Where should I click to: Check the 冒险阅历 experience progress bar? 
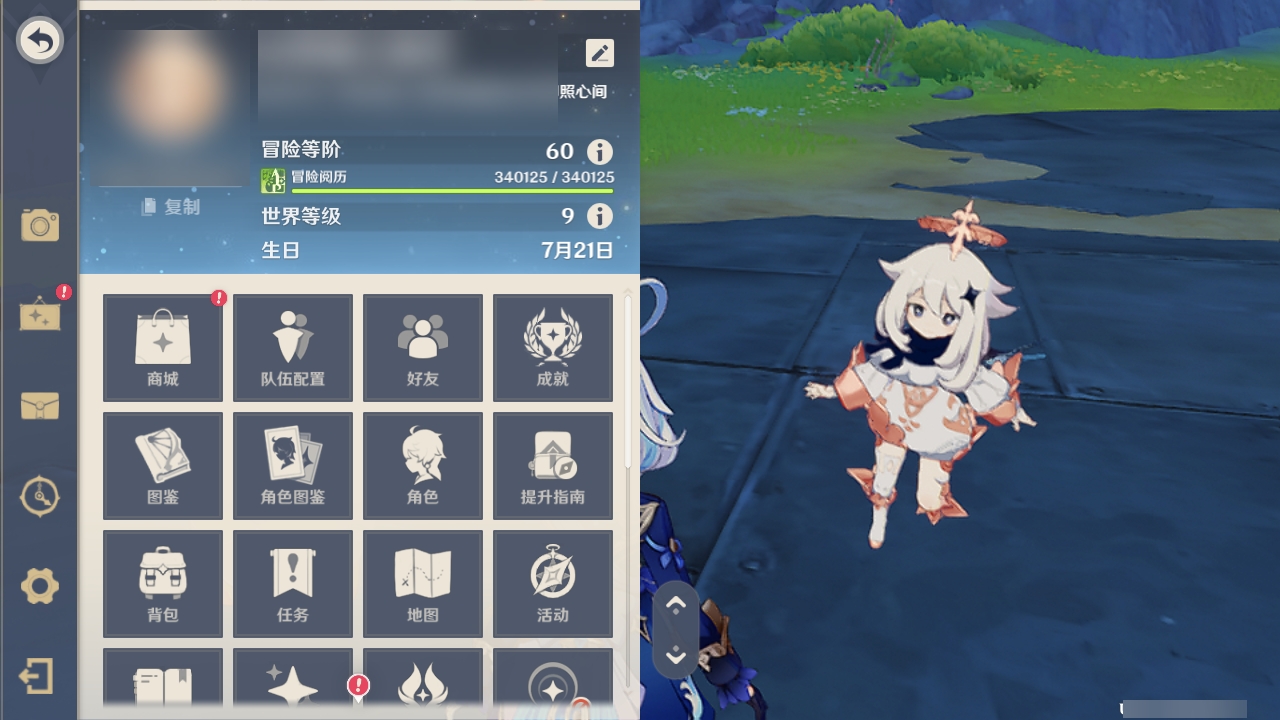[440, 186]
